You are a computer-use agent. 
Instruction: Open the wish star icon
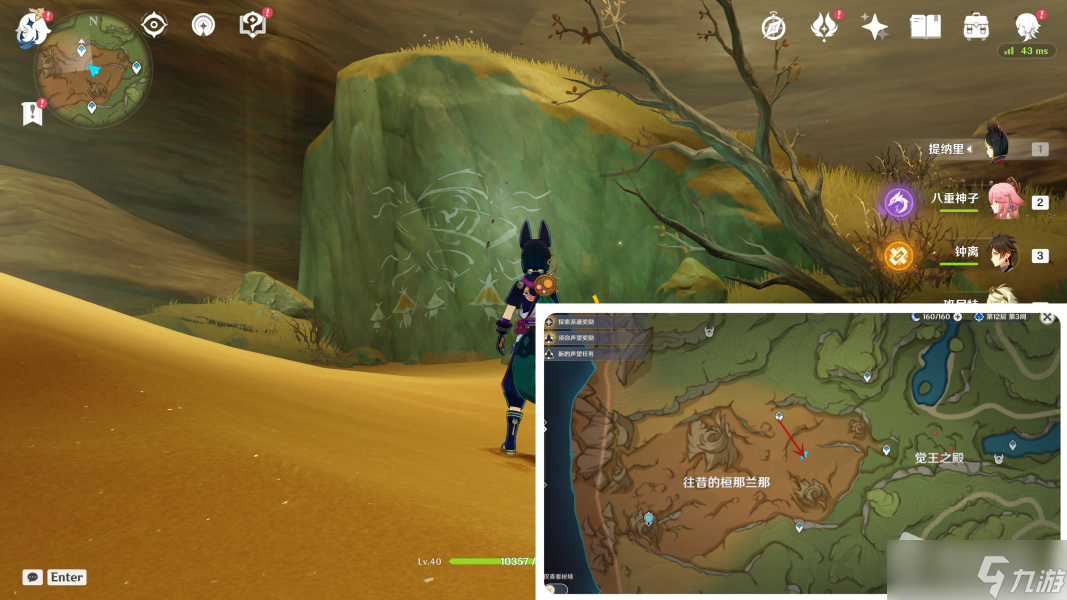coord(875,27)
